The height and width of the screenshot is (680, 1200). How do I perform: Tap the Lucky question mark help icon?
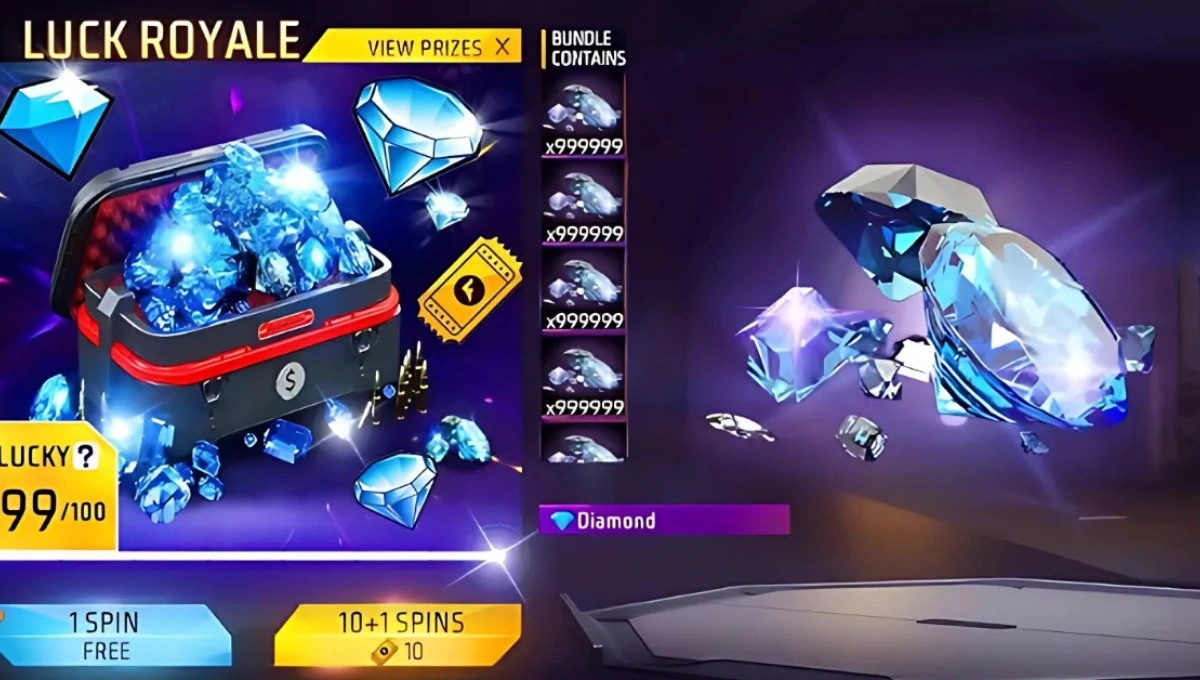coord(87,457)
